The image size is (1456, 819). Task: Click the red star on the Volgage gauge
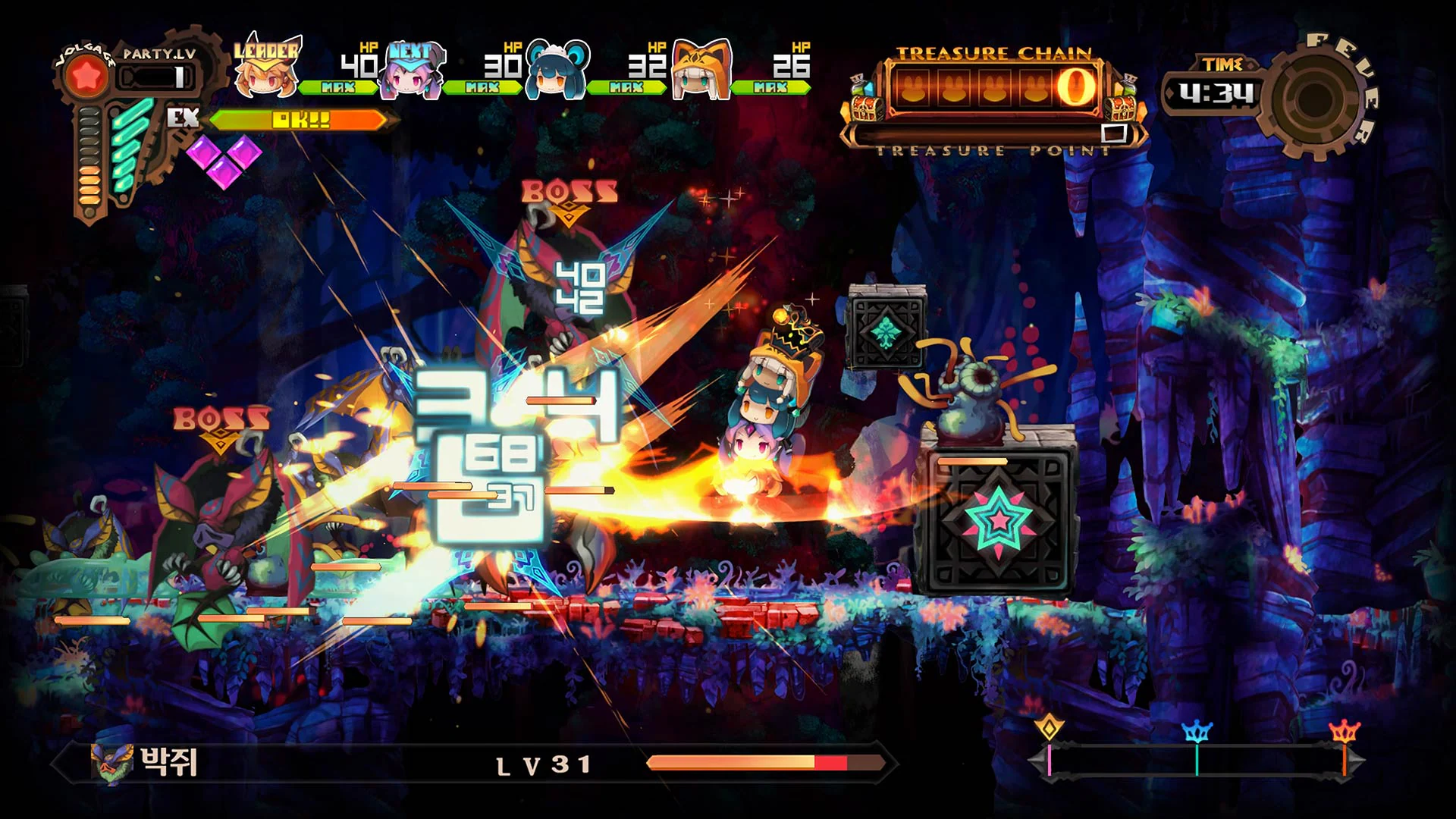point(86,74)
